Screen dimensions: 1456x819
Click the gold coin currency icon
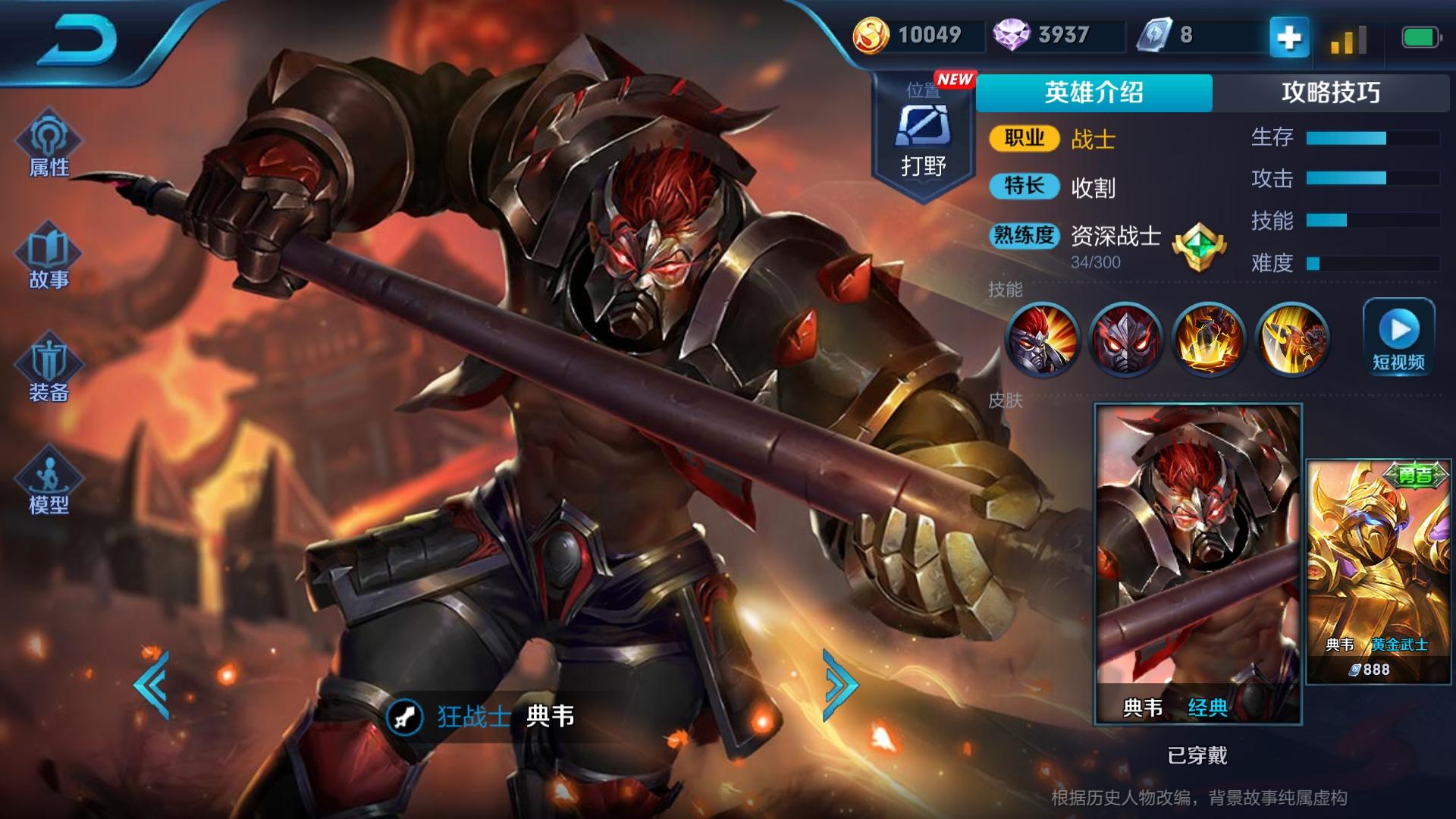(871, 36)
